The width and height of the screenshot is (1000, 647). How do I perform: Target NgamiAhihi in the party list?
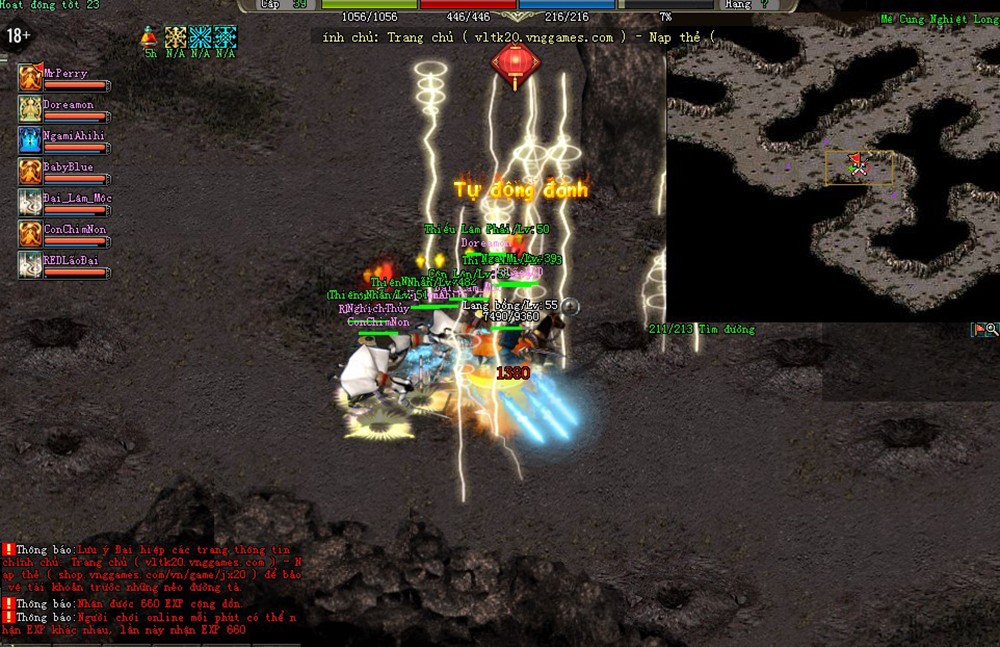pos(30,140)
